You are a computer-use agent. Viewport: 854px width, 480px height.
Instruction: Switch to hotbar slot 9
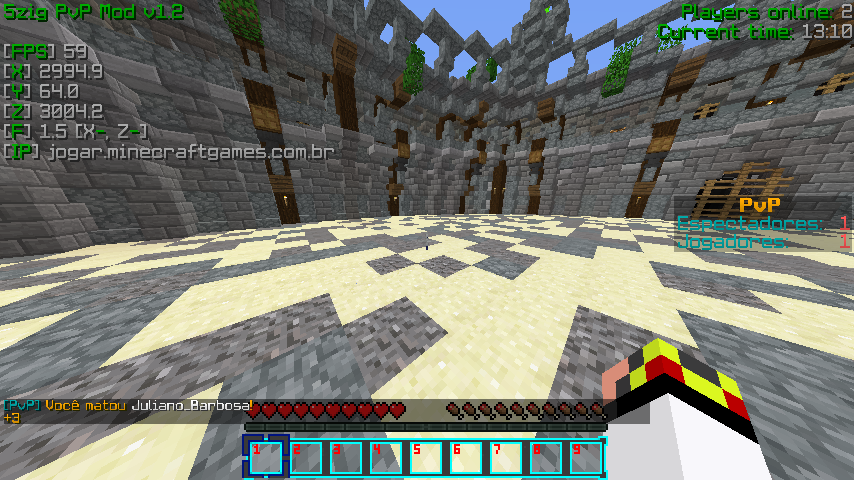(586, 457)
